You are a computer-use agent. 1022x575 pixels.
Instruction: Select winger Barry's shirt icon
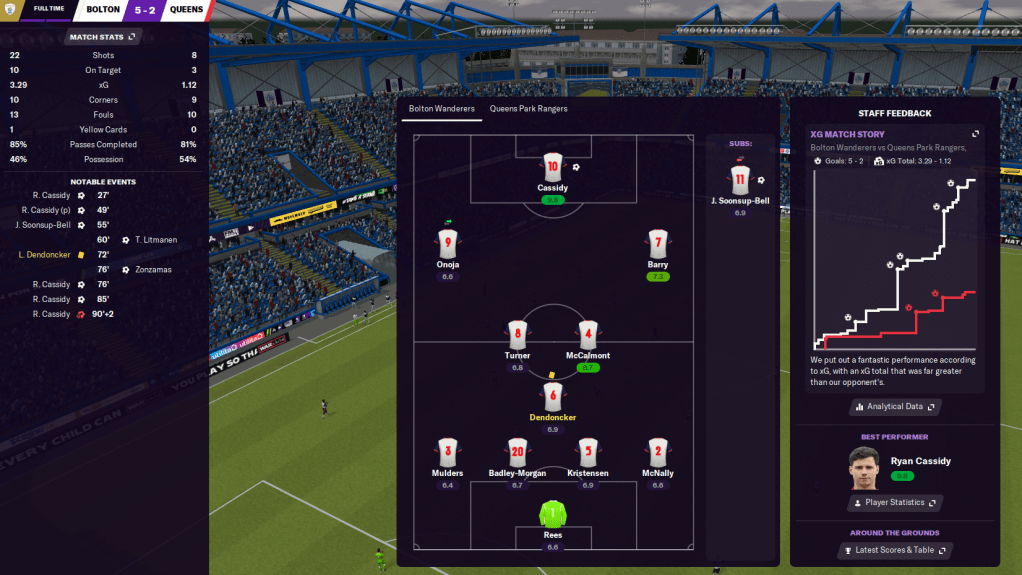coord(657,243)
